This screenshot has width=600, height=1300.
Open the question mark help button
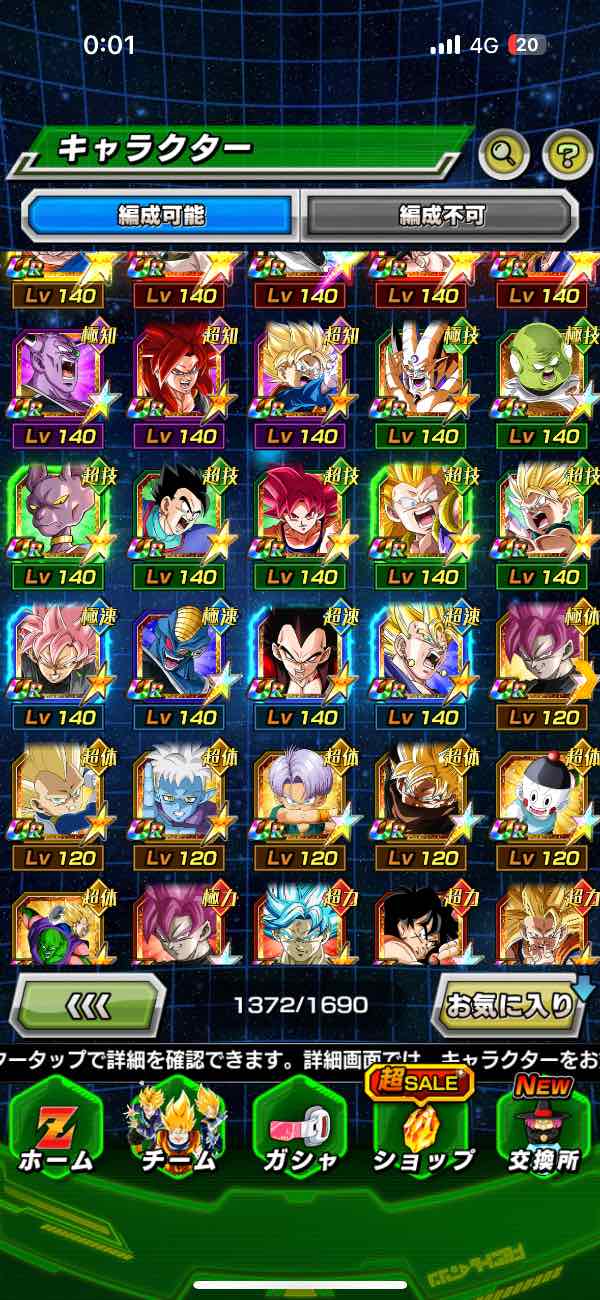tap(567, 153)
